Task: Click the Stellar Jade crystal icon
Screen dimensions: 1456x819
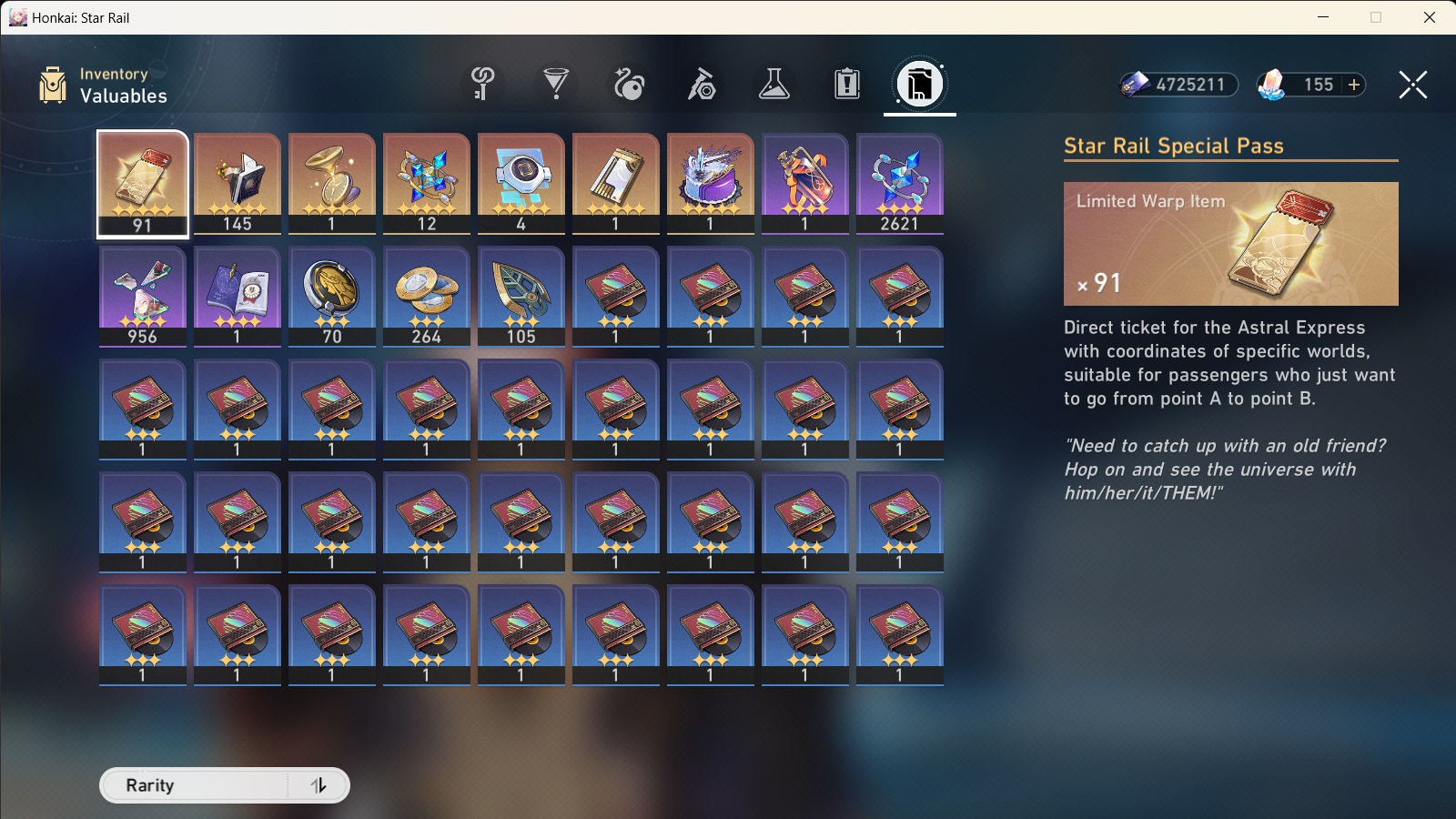Action: pyautogui.click(x=1272, y=85)
